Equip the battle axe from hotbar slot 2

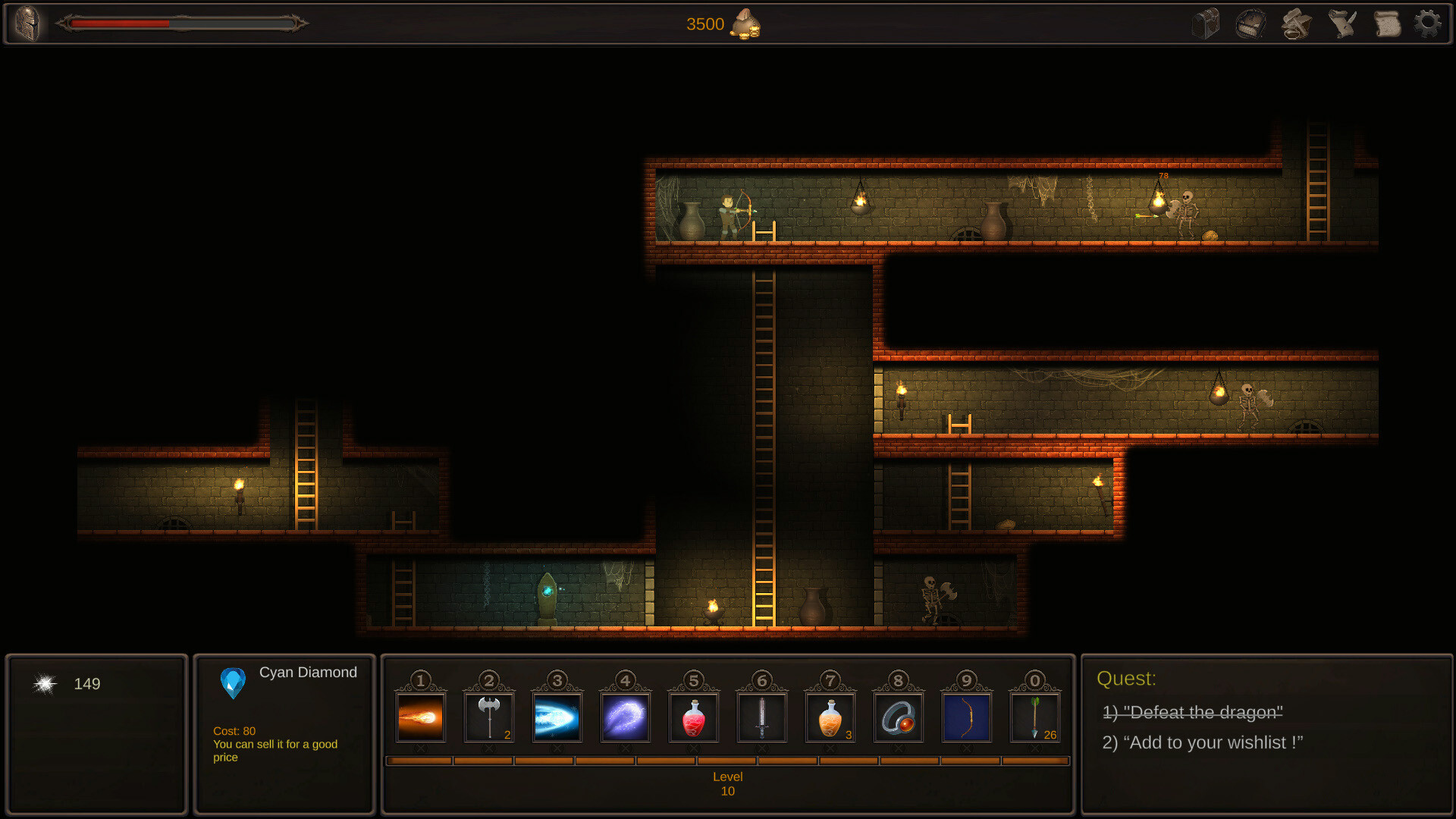pyautogui.click(x=489, y=715)
